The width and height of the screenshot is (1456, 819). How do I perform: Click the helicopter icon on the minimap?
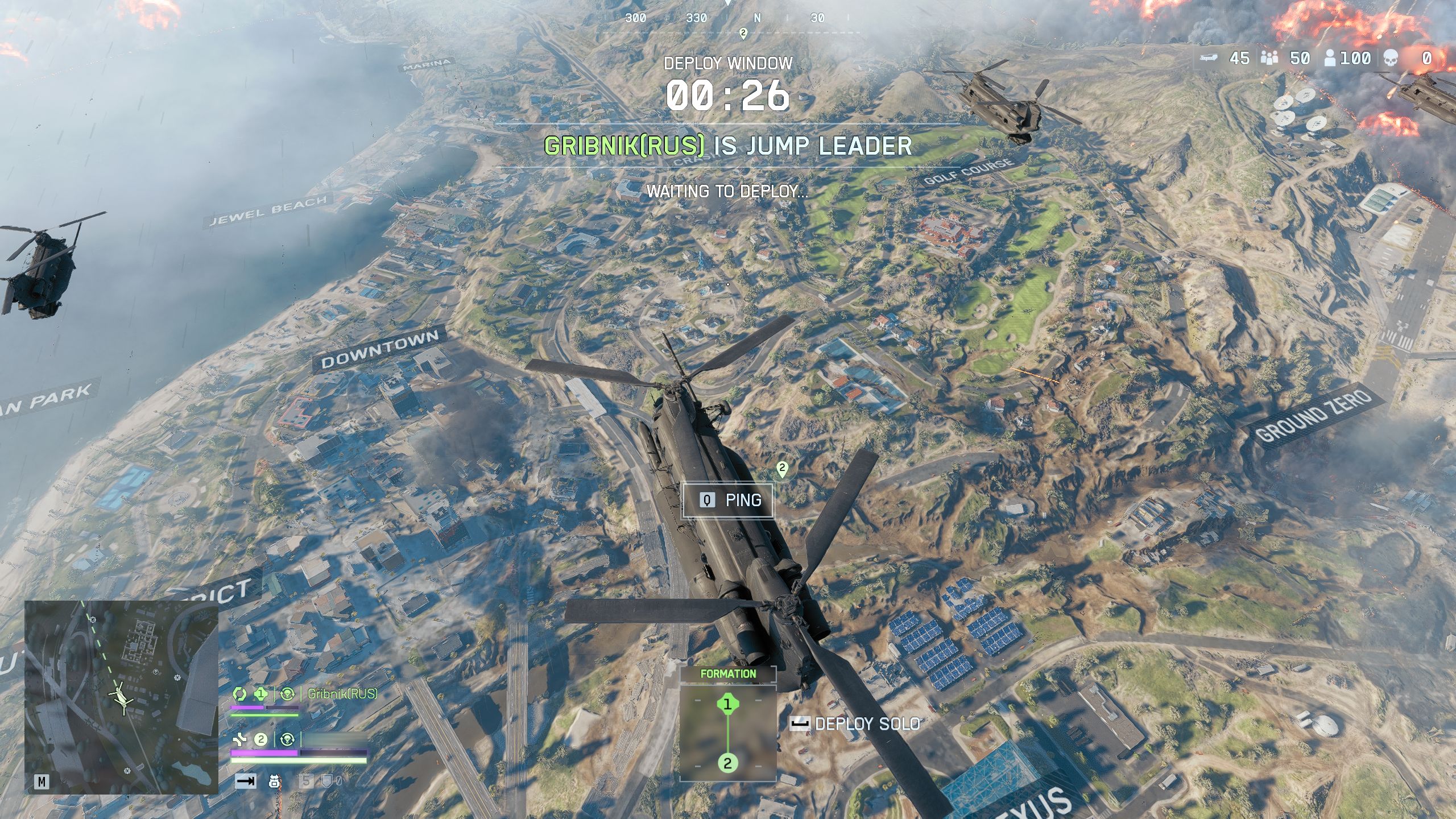[x=121, y=696]
